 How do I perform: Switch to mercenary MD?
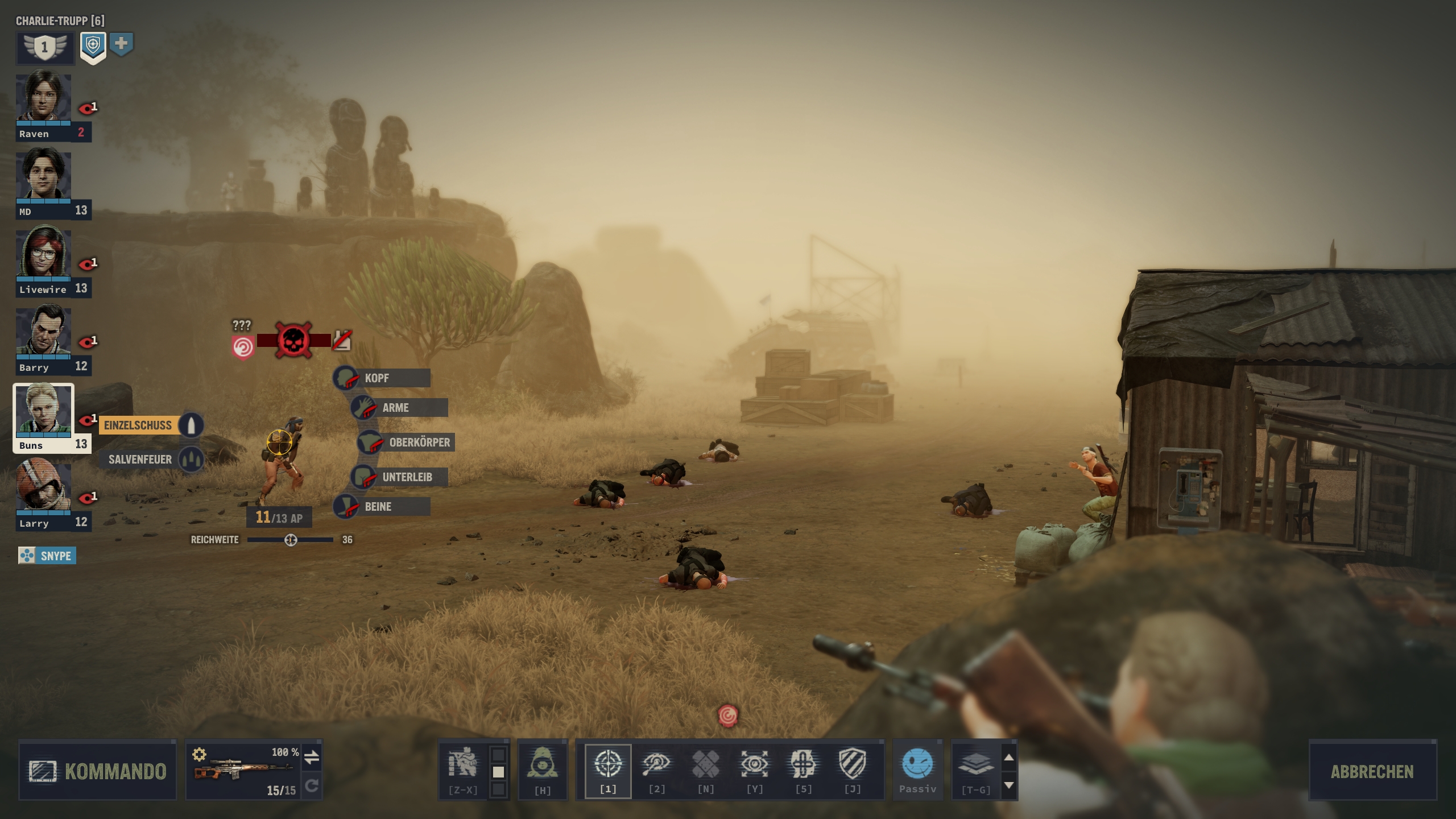click(44, 178)
